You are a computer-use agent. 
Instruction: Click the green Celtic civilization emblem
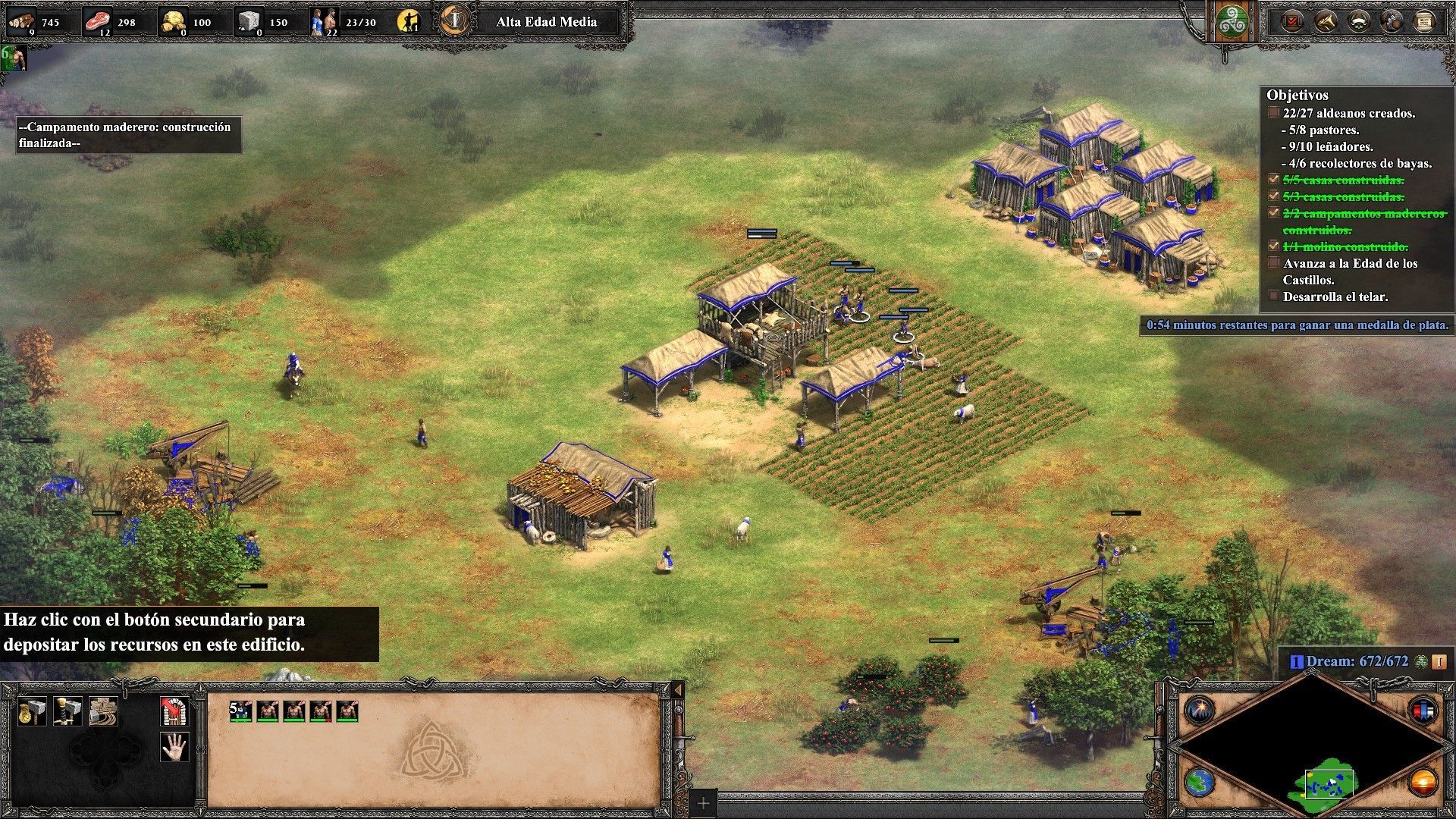(1232, 22)
